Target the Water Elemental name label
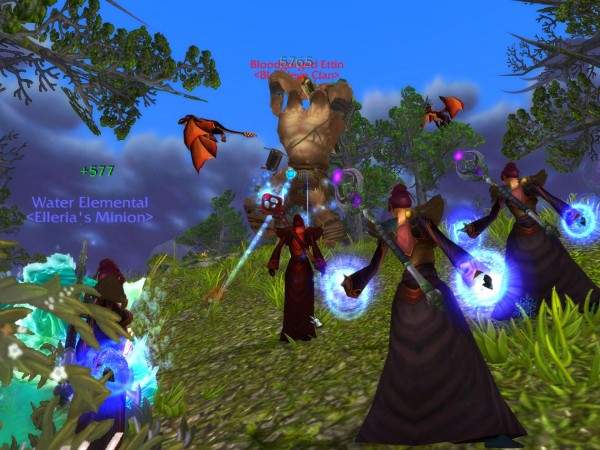This screenshot has width=600, height=450. [90, 202]
